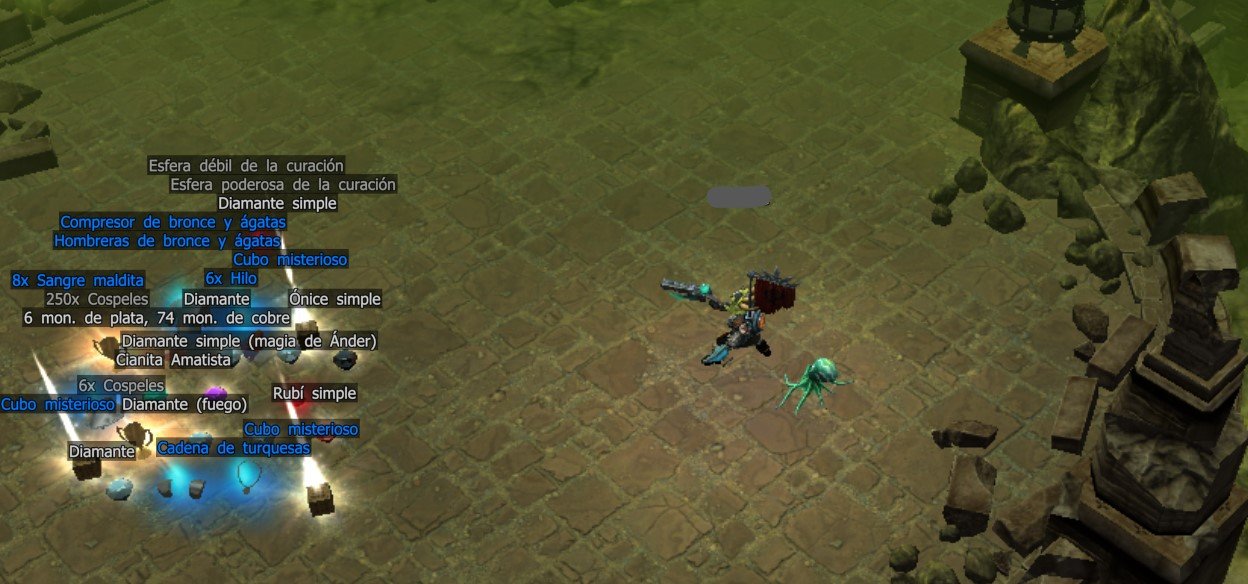Pick up Diamante simple (magia de Ánder)

[x=248, y=341]
